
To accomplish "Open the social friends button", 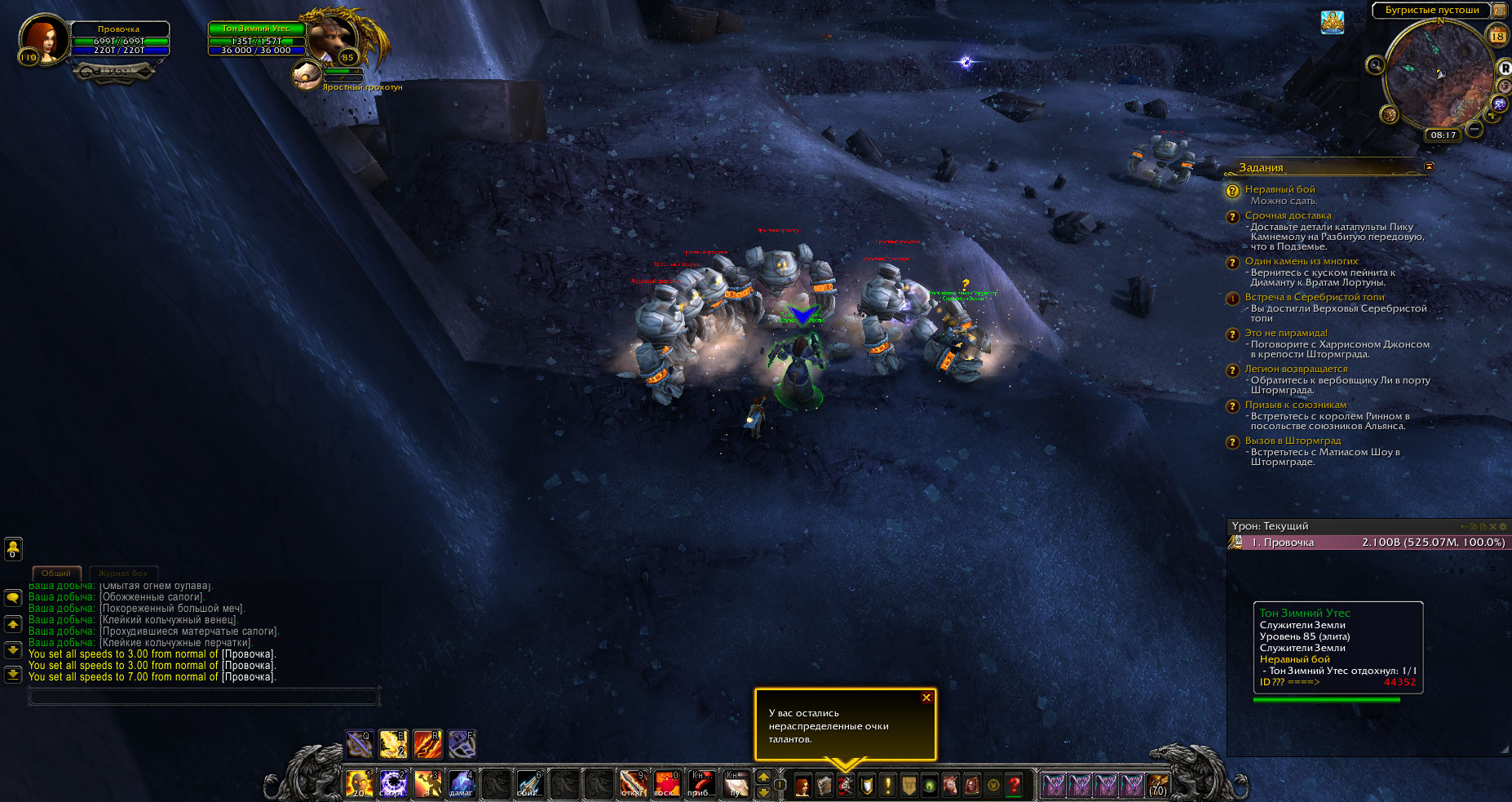I will click(x=13, y=549).
